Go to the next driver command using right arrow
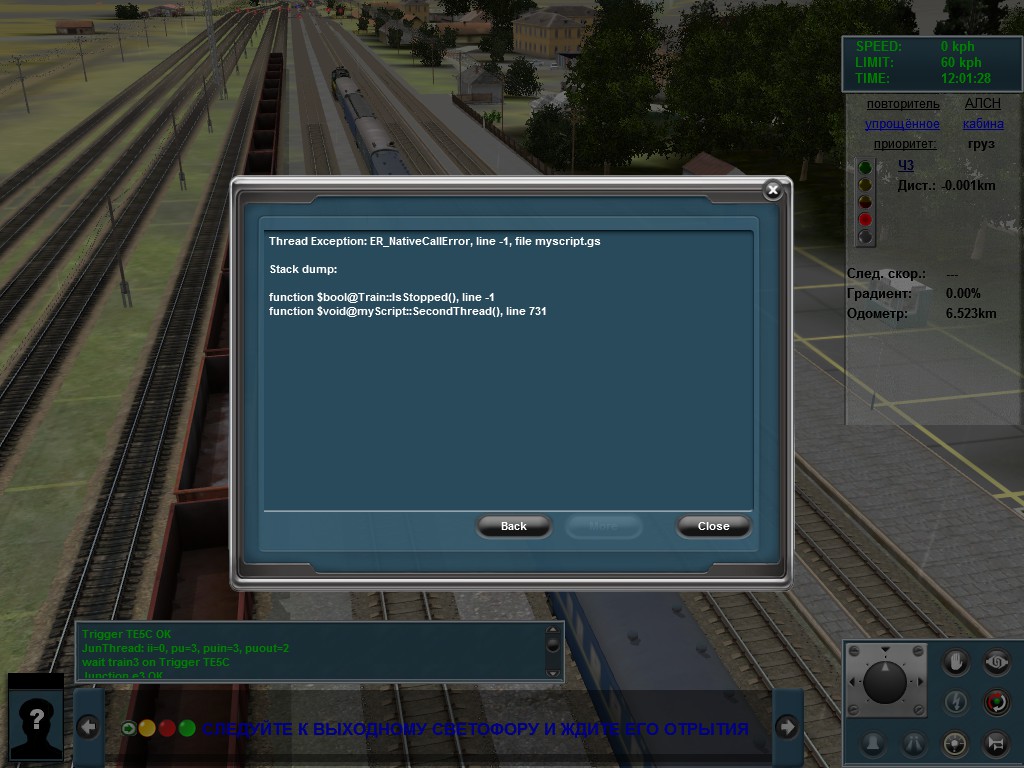Viewport: 1024px width, 768px height. pyautogui.click(x=787, y=727)
